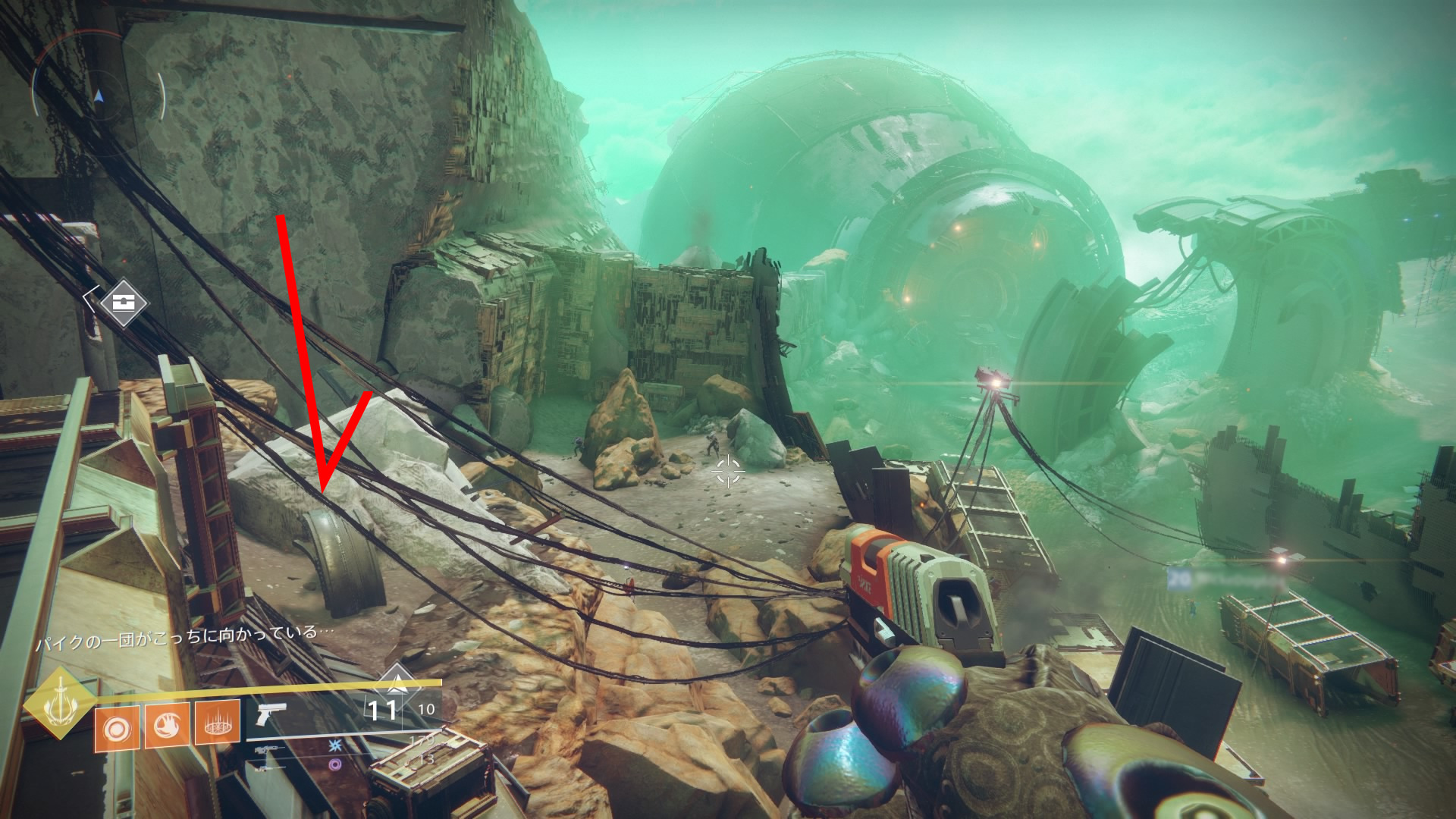Use the grenade ability icon
Viewport: 1456px width, 819px height.
pyautogui.click(x=117, y=729)
